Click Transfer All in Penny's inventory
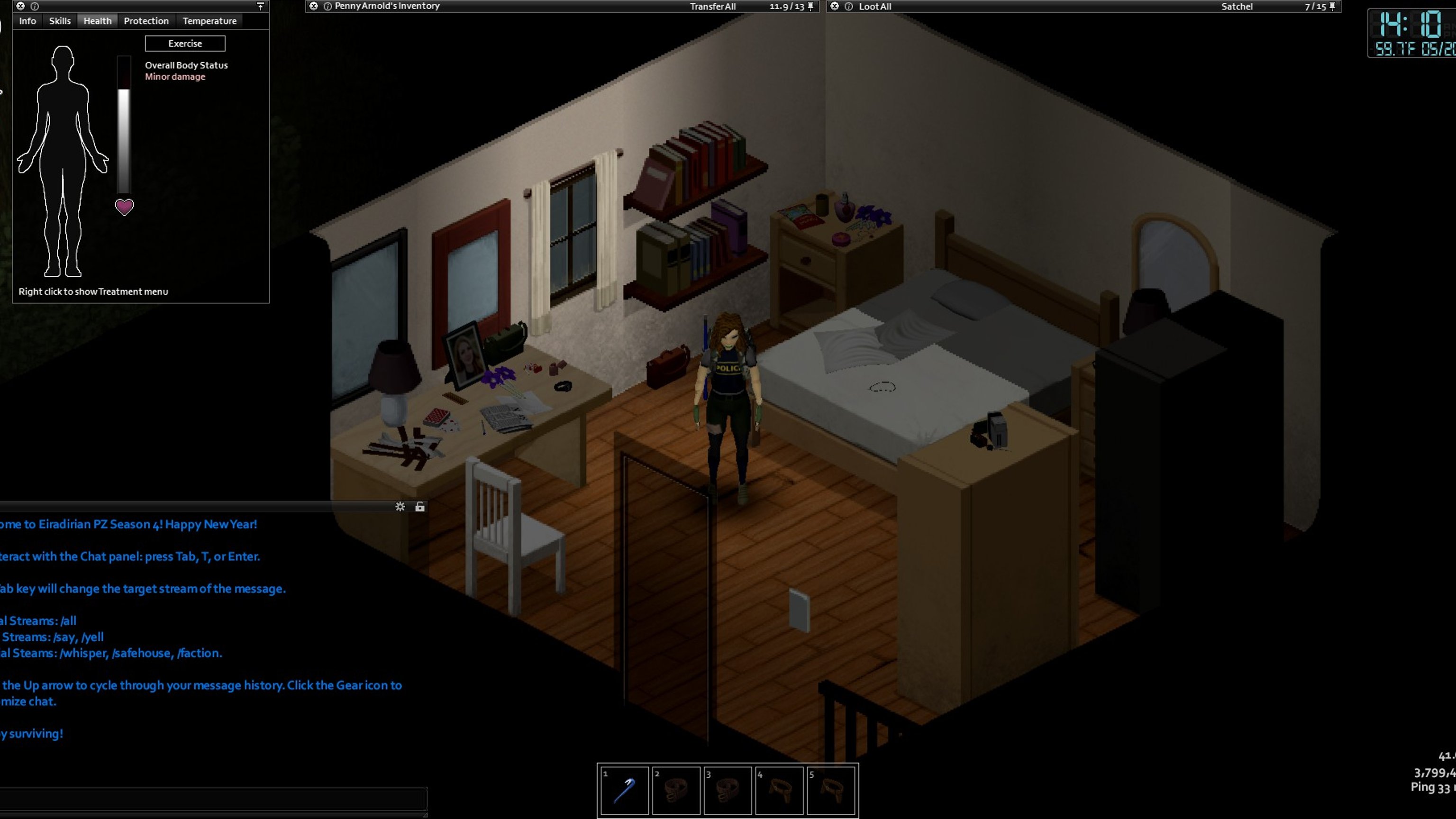Image resolution: width=1456 pixels, height=819 pixels. pyautogui.click(x=712, y=6)
